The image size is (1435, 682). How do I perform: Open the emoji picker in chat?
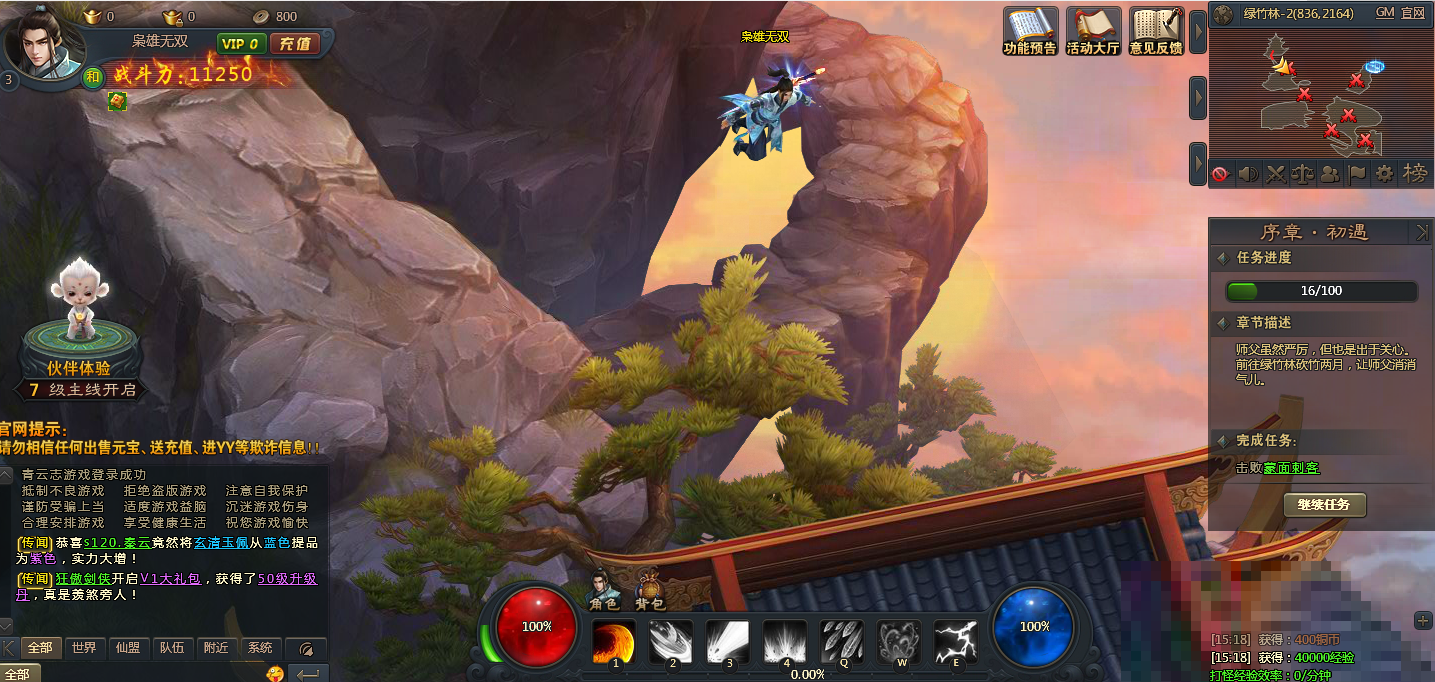coord(274,674)
